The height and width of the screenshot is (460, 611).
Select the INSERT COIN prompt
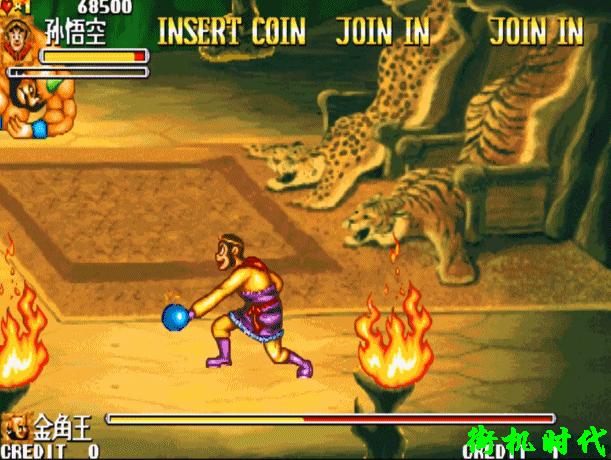231,30
